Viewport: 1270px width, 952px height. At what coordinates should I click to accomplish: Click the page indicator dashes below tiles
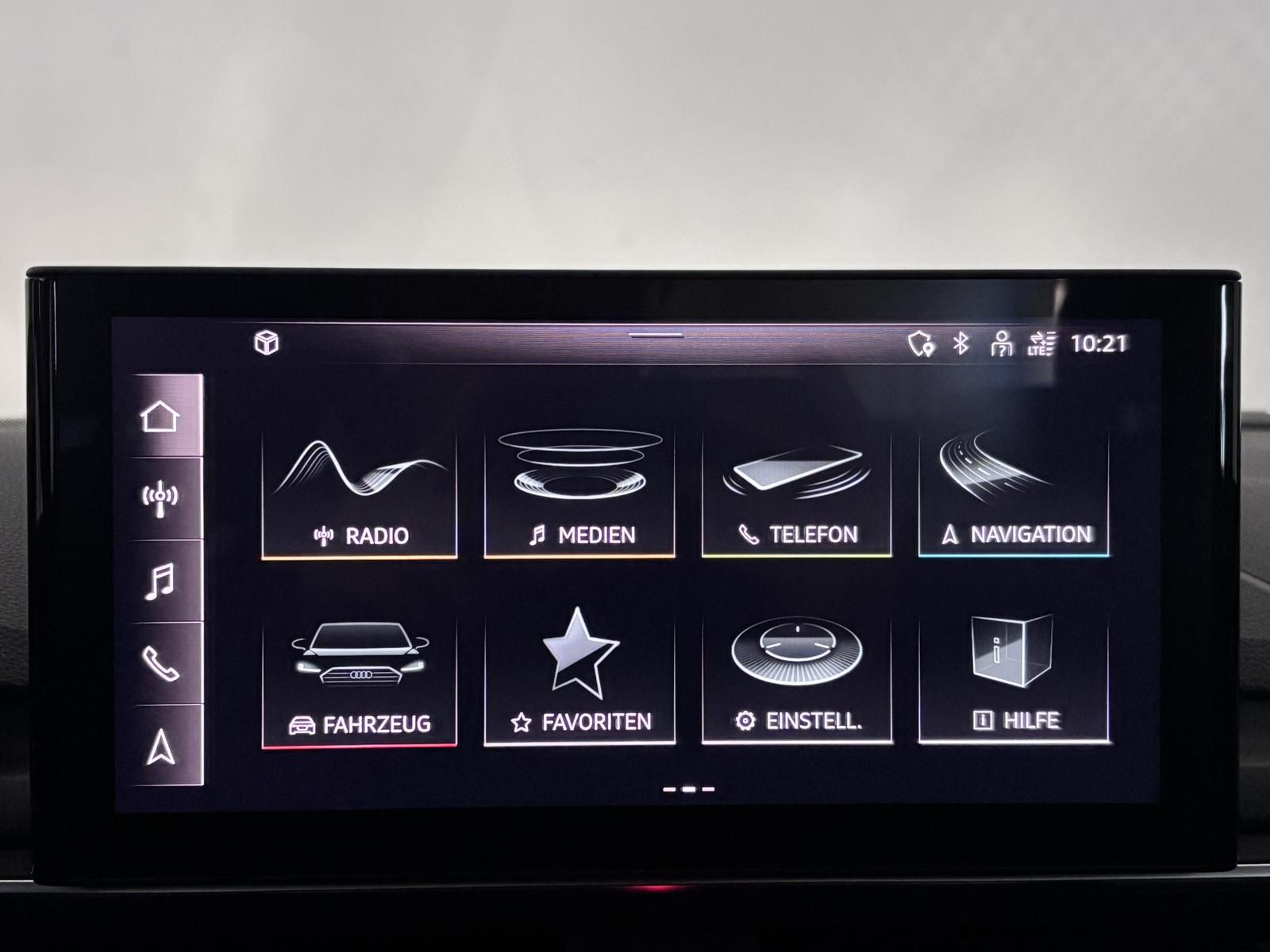click(x=688, y=789)
